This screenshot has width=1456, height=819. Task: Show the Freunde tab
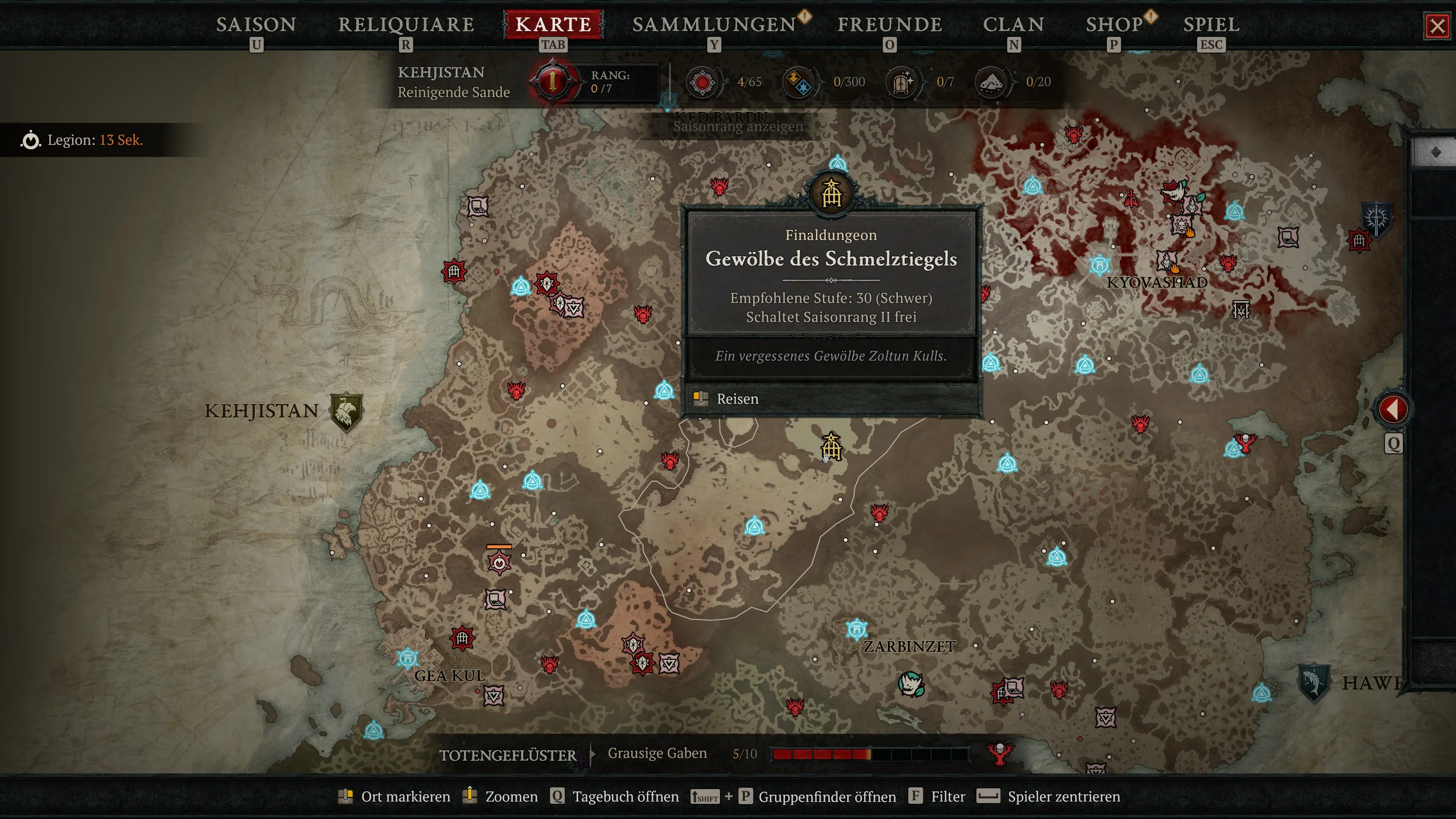coord(890,24)
